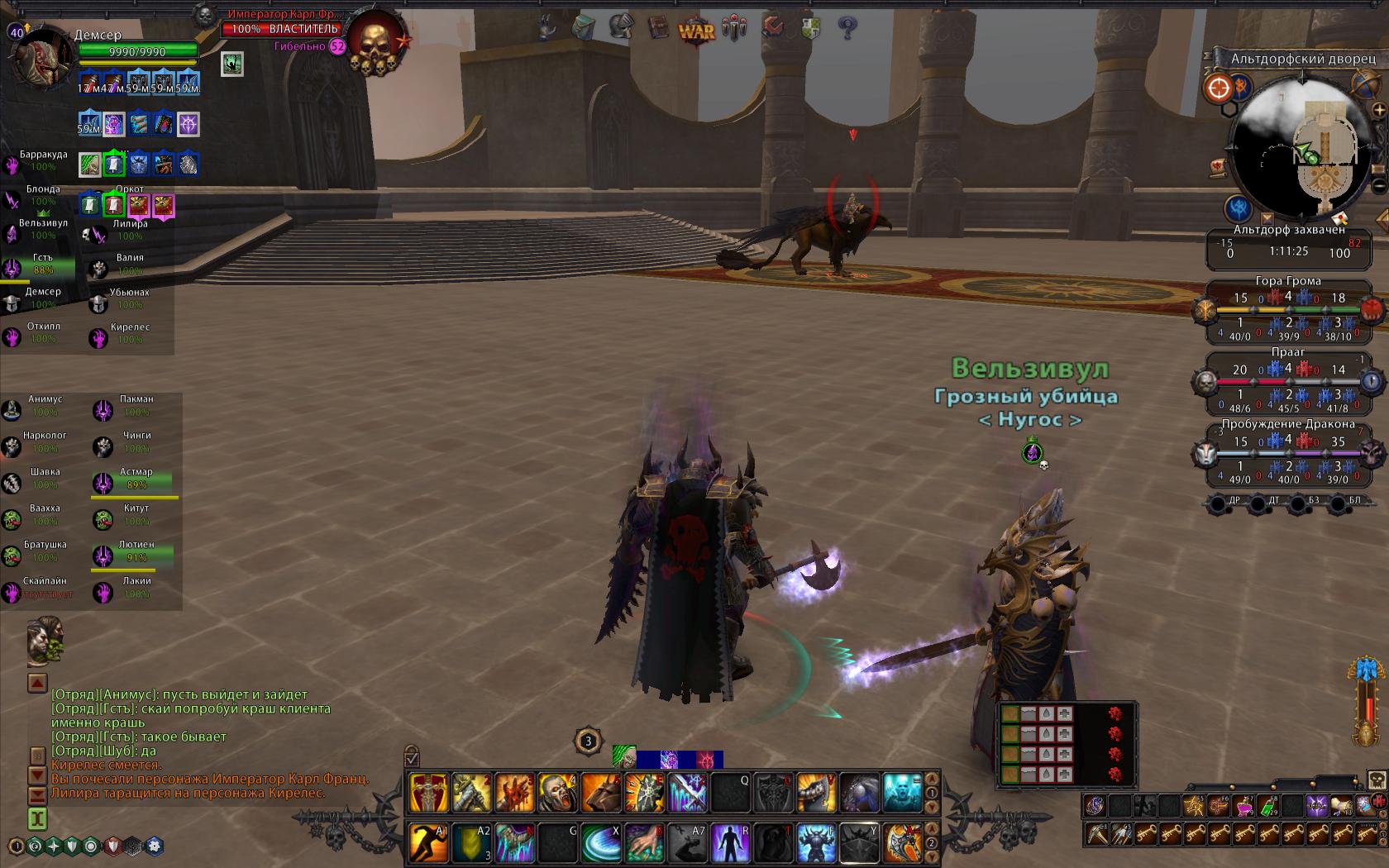Open the backpack icon in top bar
1389x868 pixels.
(x=583, y=27)
